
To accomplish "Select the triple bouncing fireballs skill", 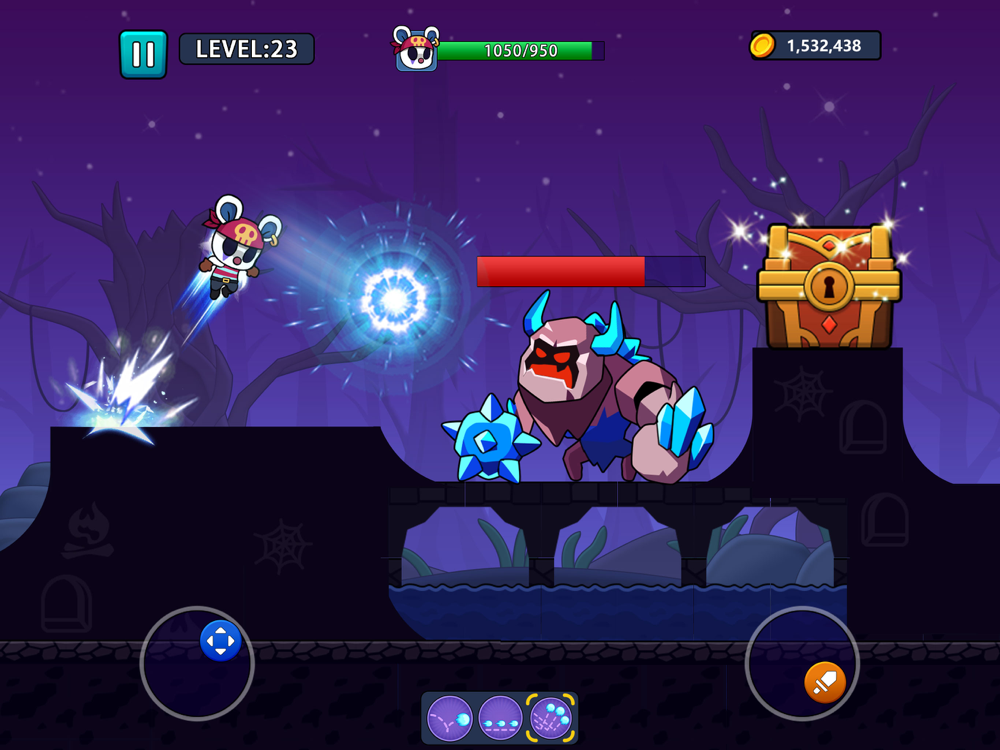I will click(550, 718).
